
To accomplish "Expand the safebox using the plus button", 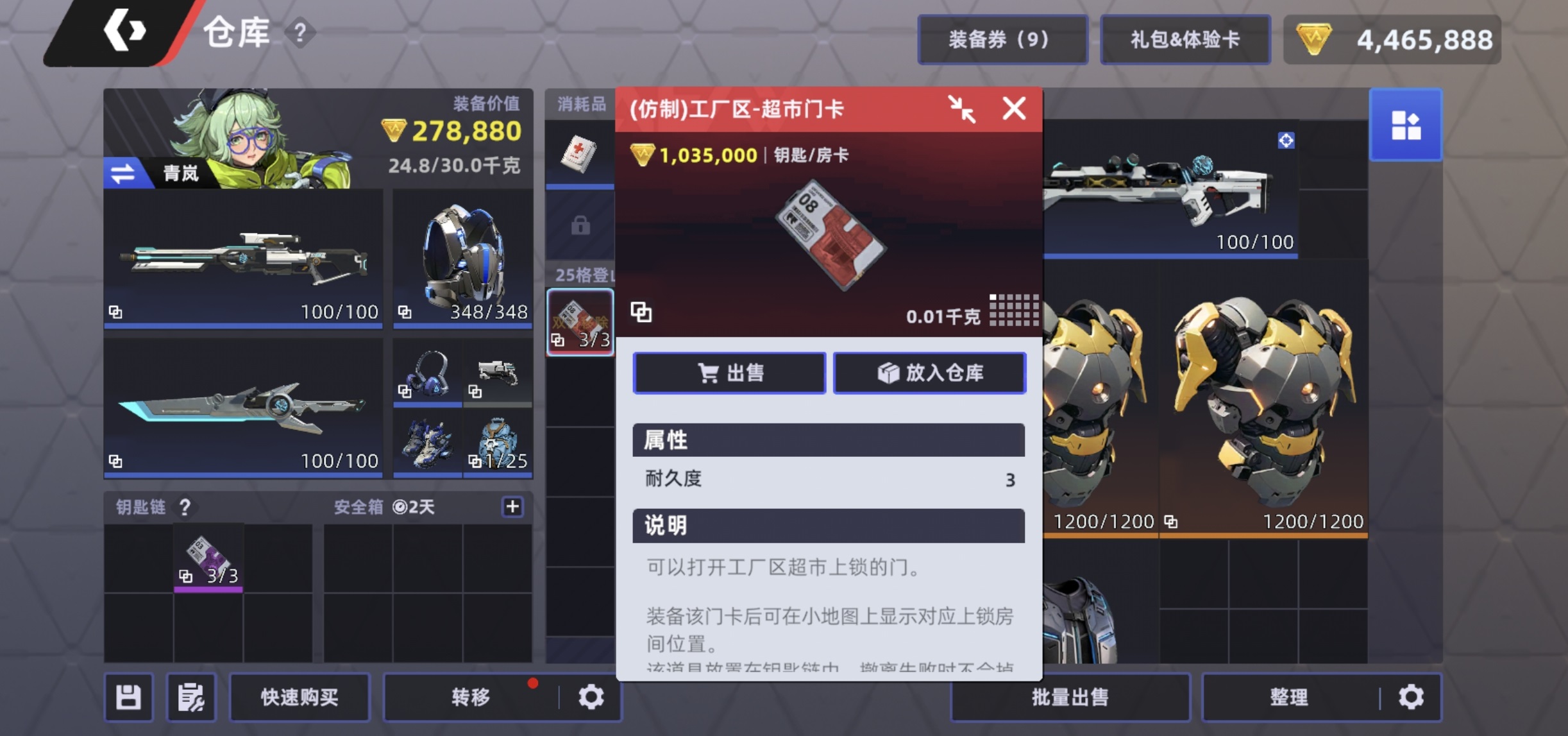I will 513,507.
